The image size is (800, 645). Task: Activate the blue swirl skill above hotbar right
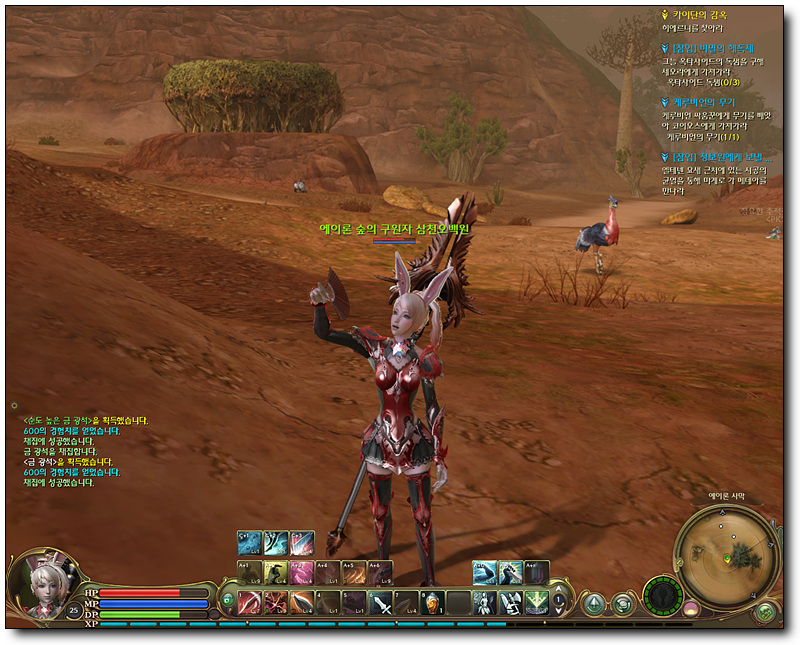click(x=484, y=572)
